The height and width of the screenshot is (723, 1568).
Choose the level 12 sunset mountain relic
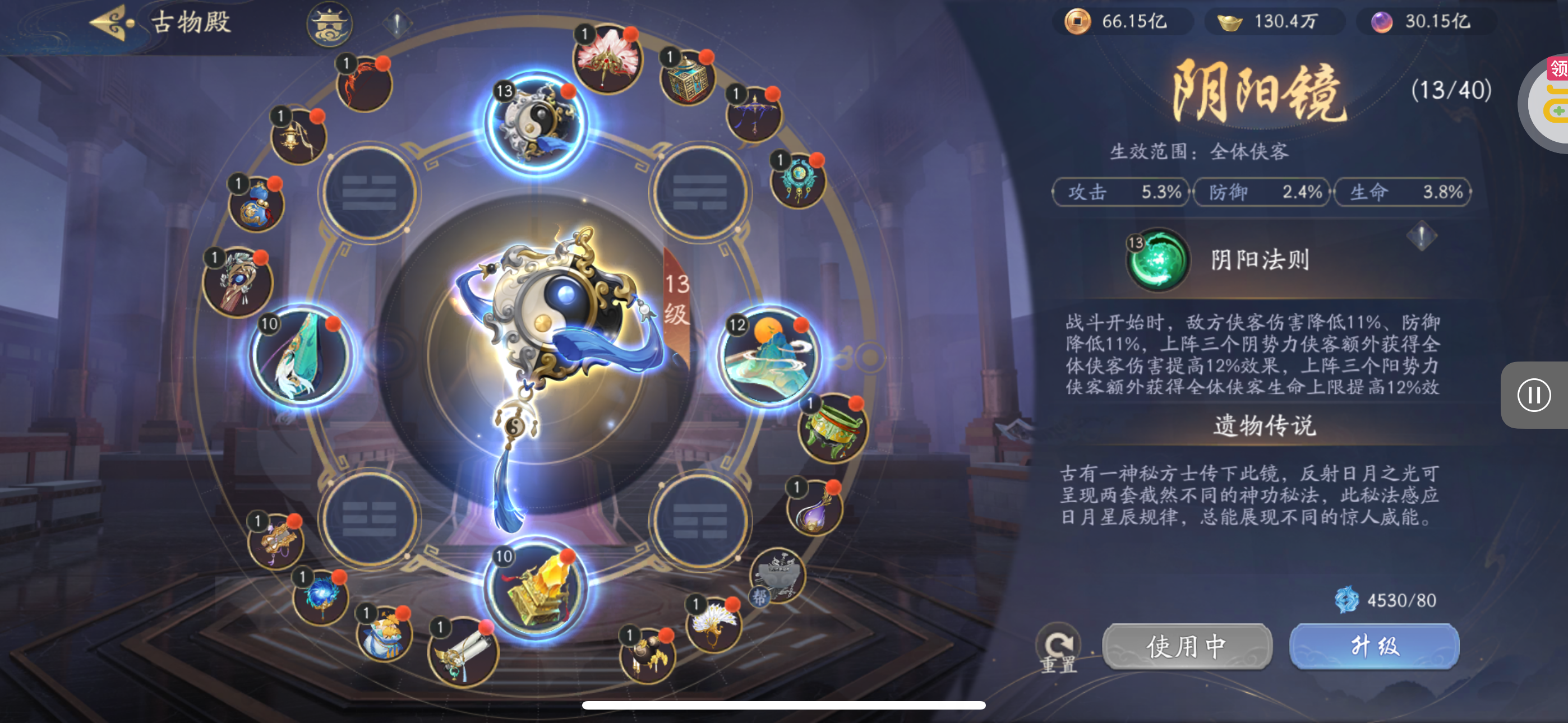768,356
